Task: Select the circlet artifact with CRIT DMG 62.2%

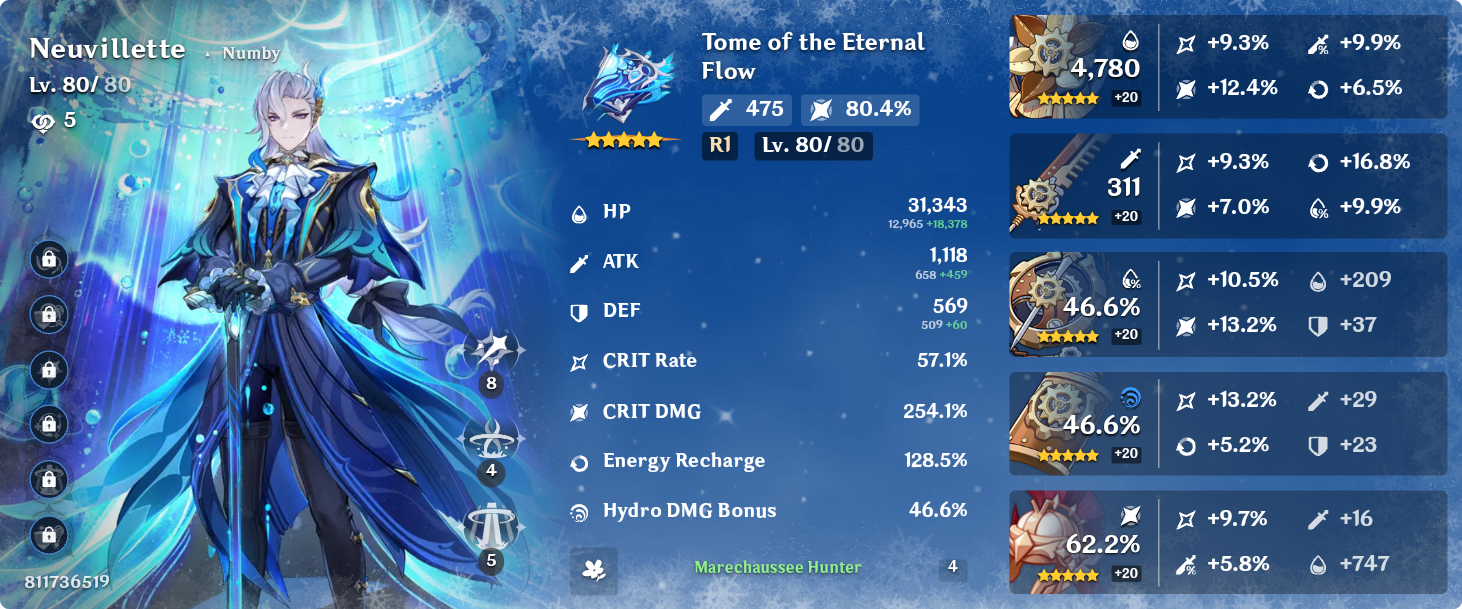Action: 1049,542
